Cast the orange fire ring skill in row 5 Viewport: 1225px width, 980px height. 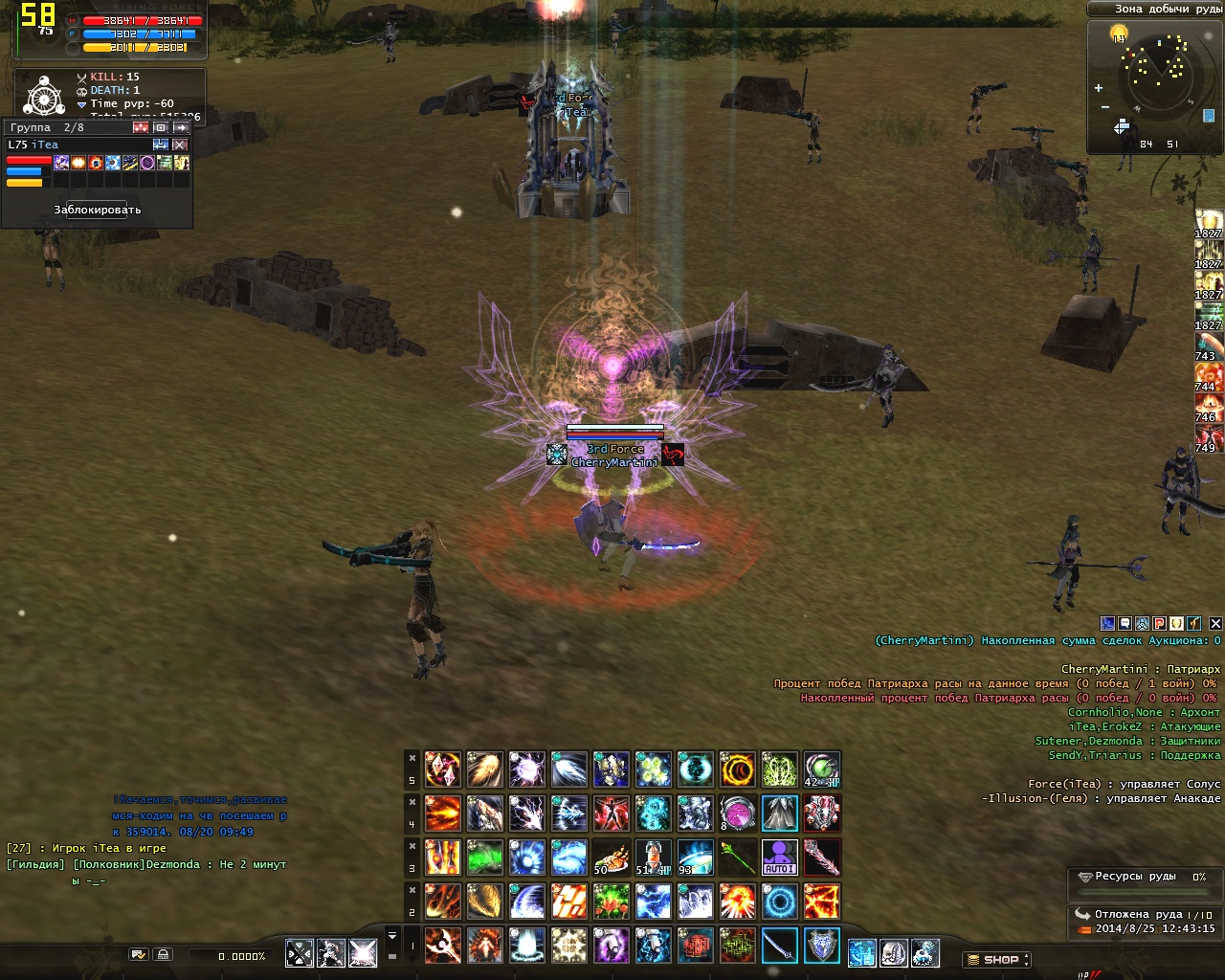tap(738, 769)
